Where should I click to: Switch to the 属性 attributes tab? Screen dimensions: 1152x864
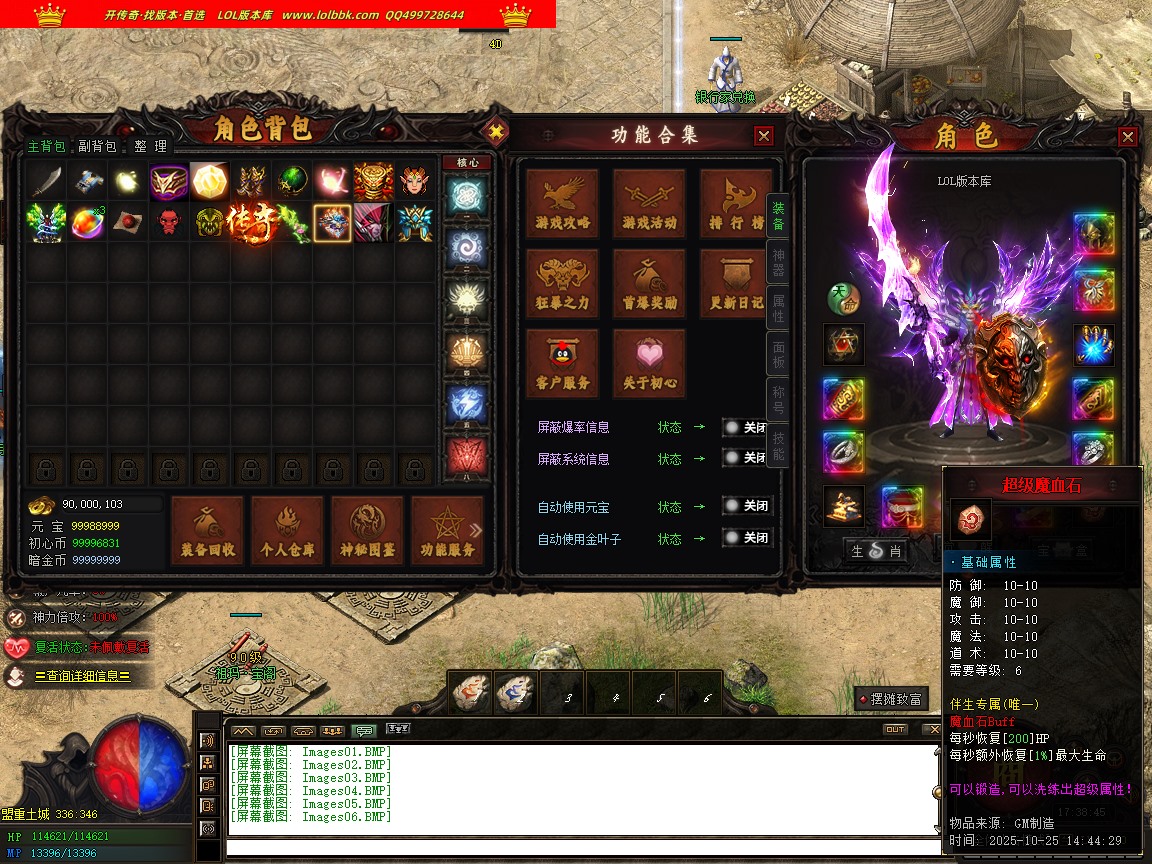778,308
